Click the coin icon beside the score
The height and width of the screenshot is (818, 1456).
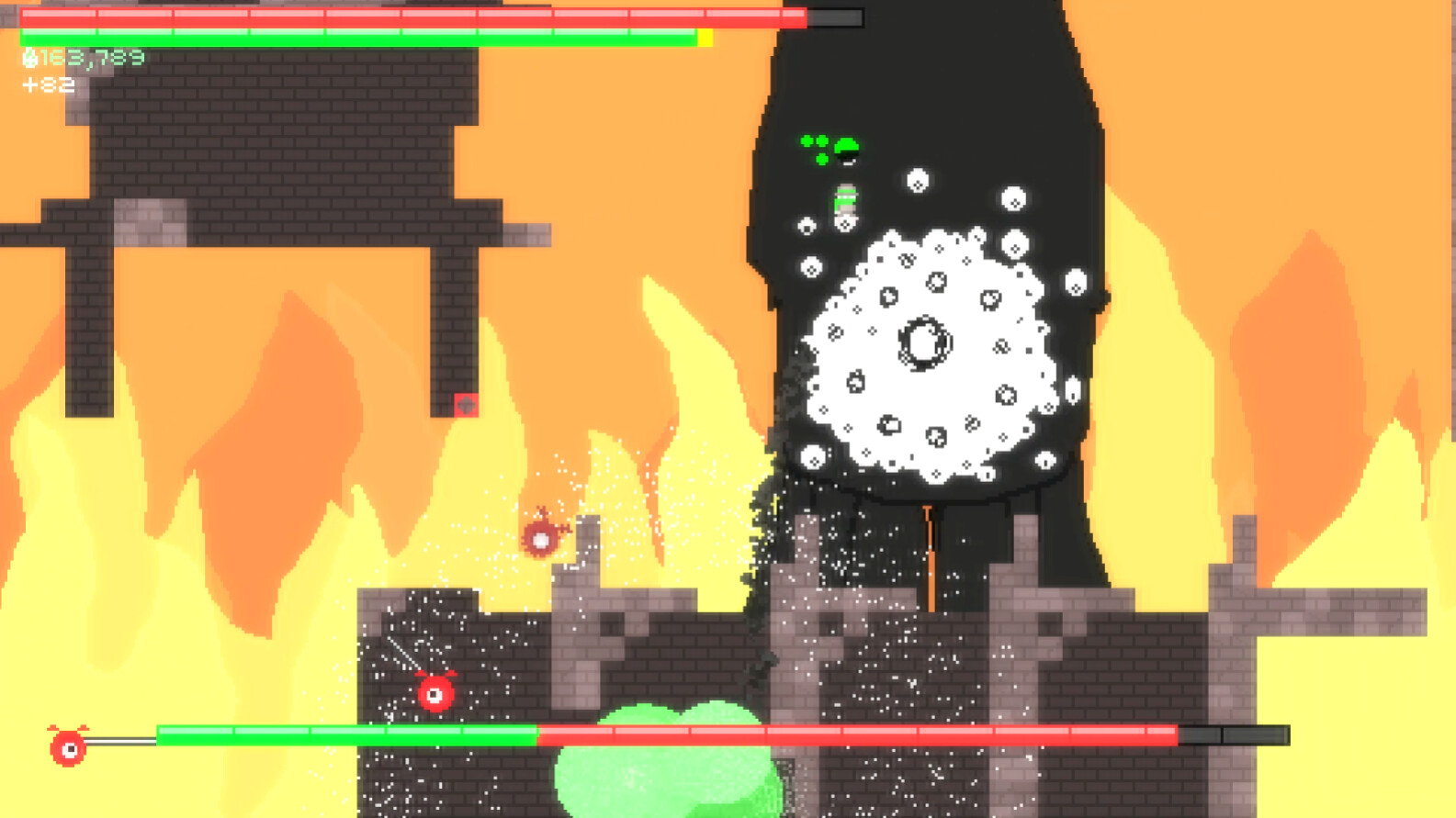[x=29, y=58]
